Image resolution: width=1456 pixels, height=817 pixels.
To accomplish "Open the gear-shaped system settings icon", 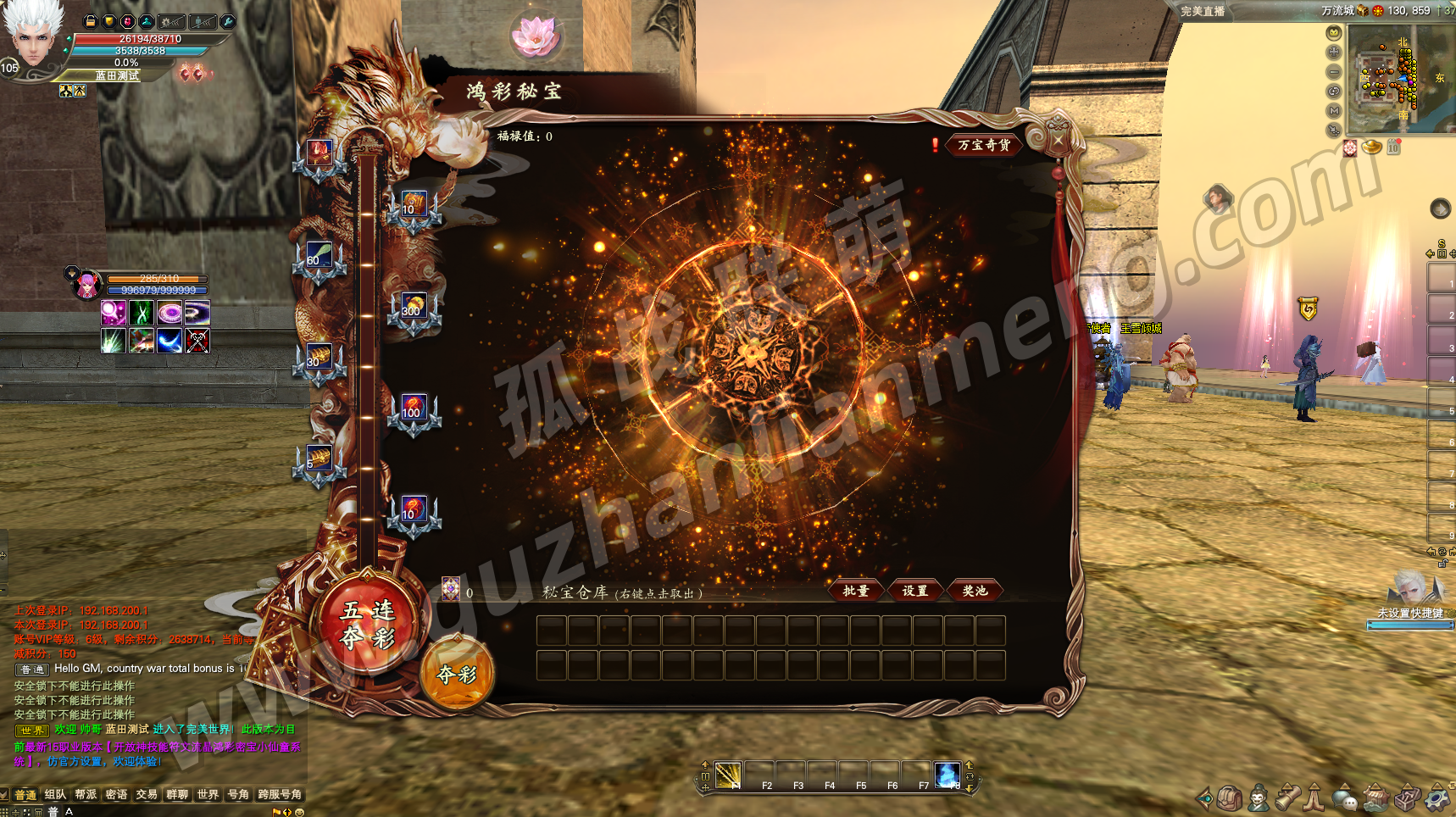I will tap(1437, 798).
